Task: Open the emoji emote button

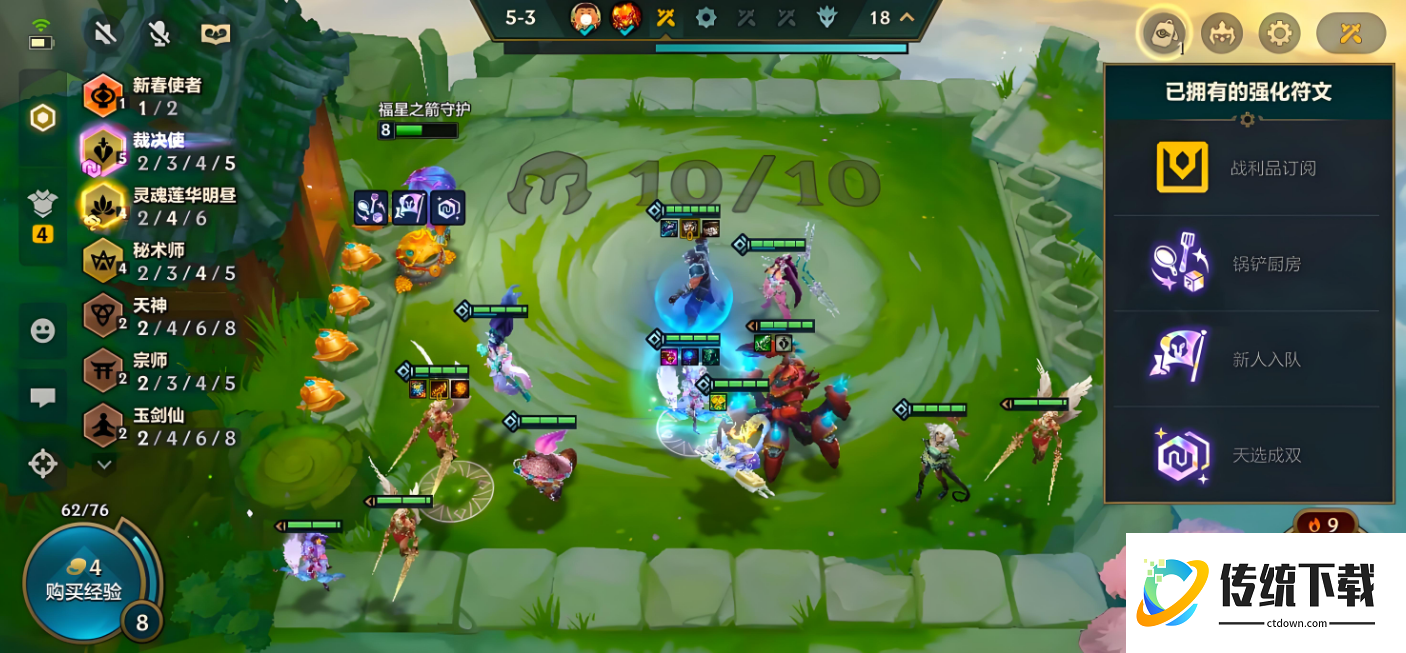Action: 42,330
